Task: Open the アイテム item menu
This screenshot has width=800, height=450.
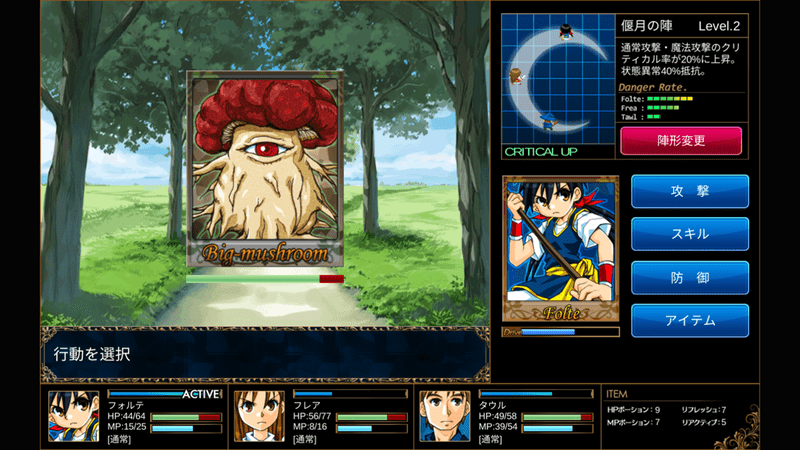Action: pyautogui.click(x=689, y=321)
